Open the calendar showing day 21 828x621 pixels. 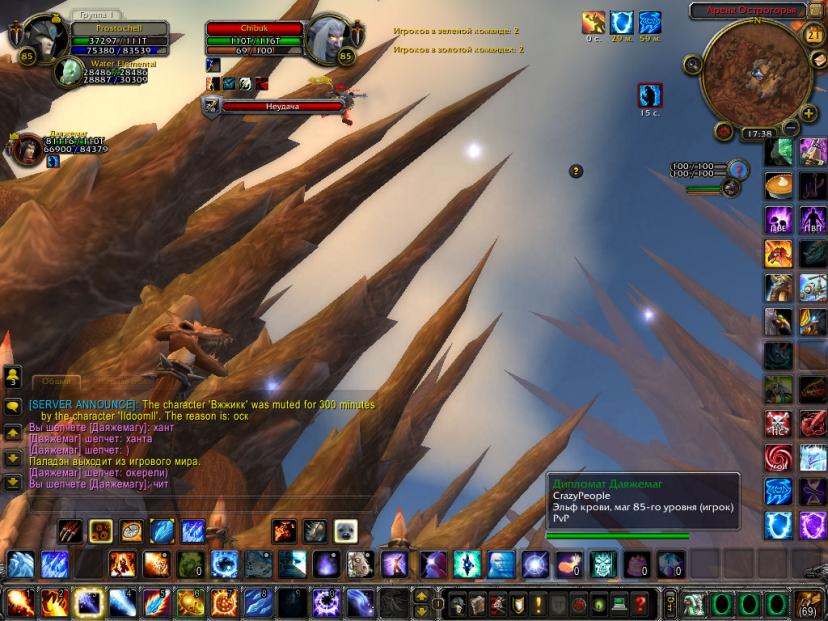[x=811, y=35]
